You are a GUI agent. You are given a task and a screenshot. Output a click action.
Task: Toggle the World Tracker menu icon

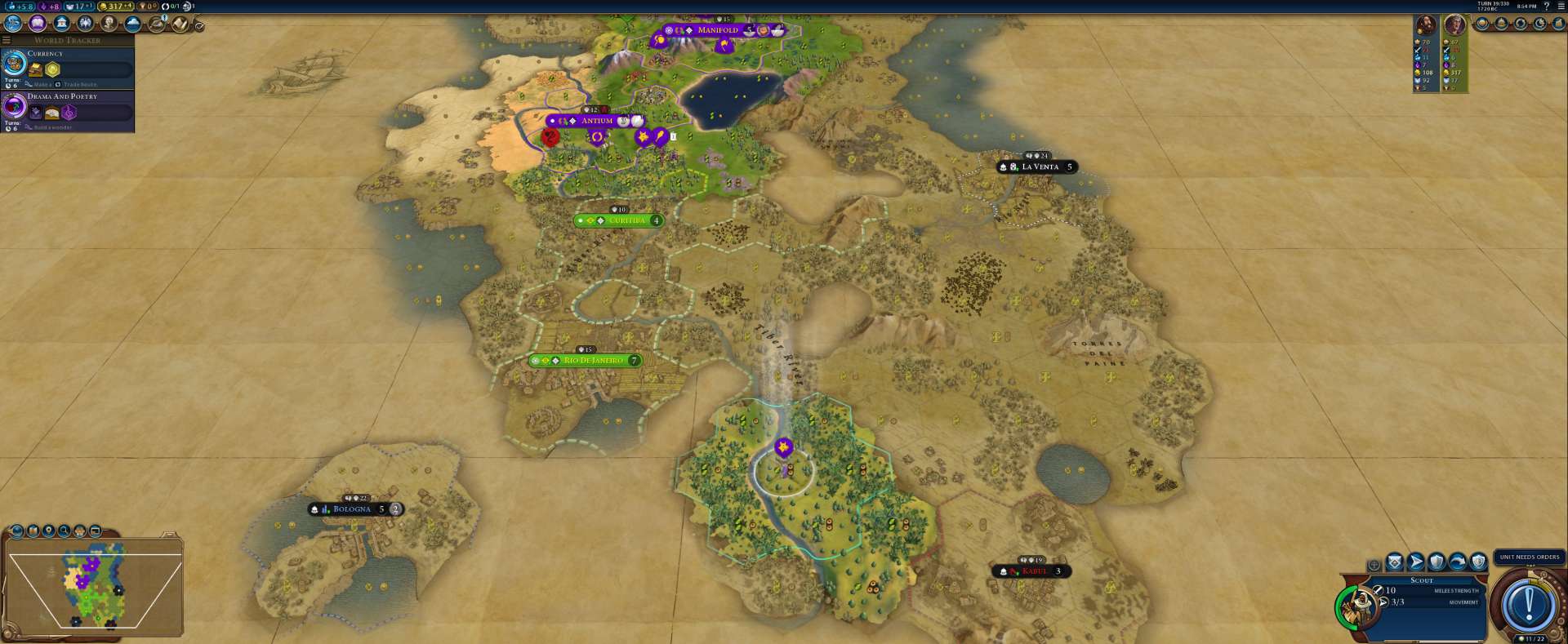pos(7,40)
